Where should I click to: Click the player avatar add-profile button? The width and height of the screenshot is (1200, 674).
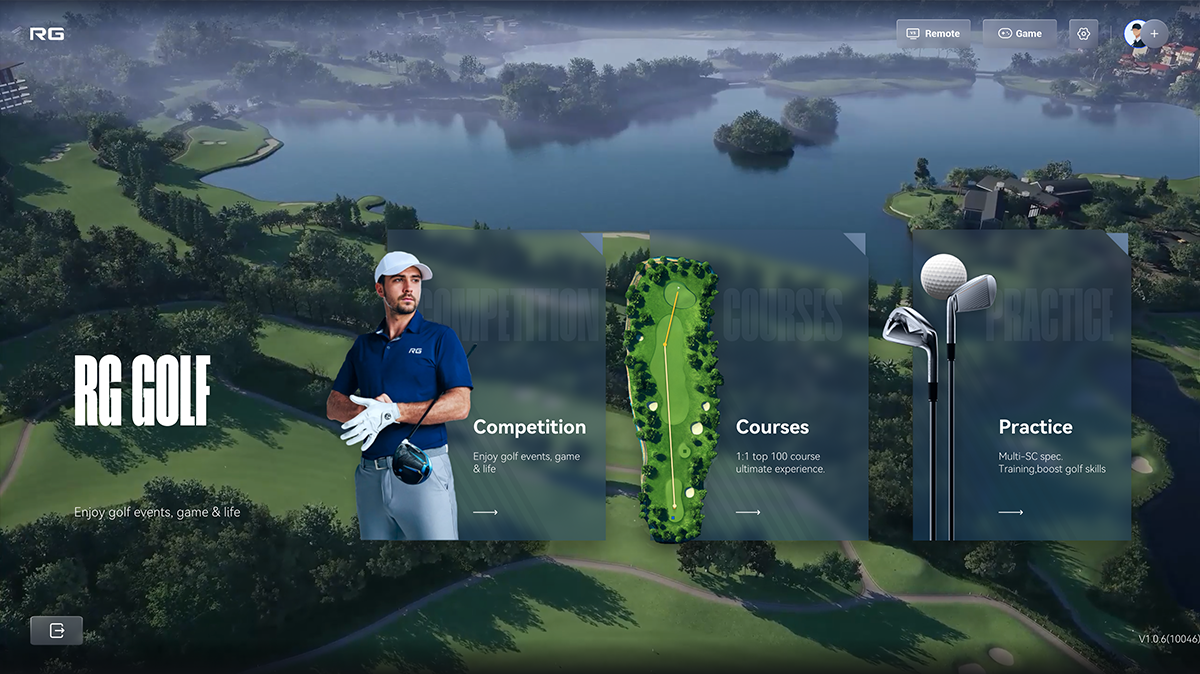tap(1146, 33)
